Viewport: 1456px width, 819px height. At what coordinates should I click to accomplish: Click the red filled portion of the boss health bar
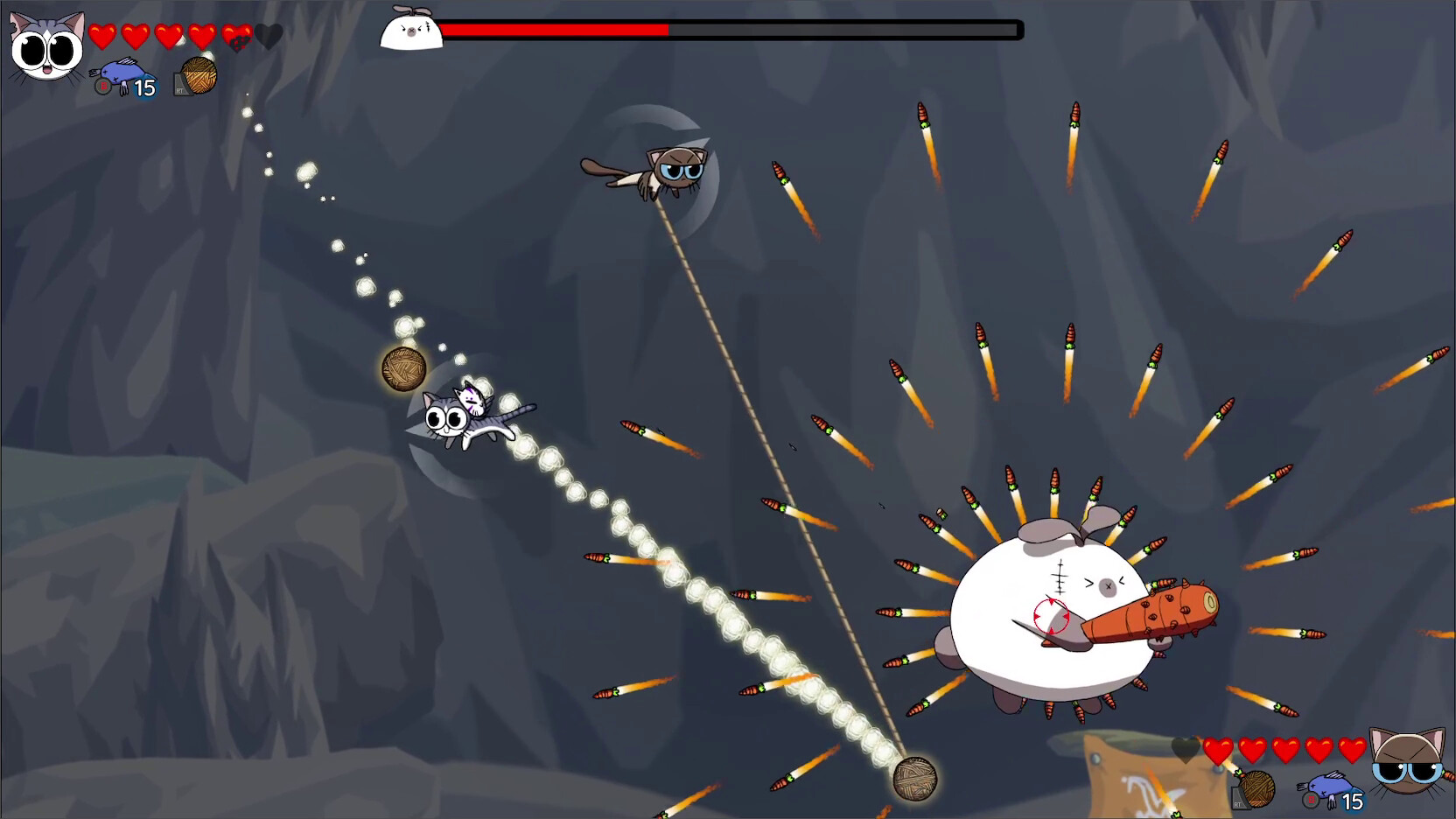551,29
